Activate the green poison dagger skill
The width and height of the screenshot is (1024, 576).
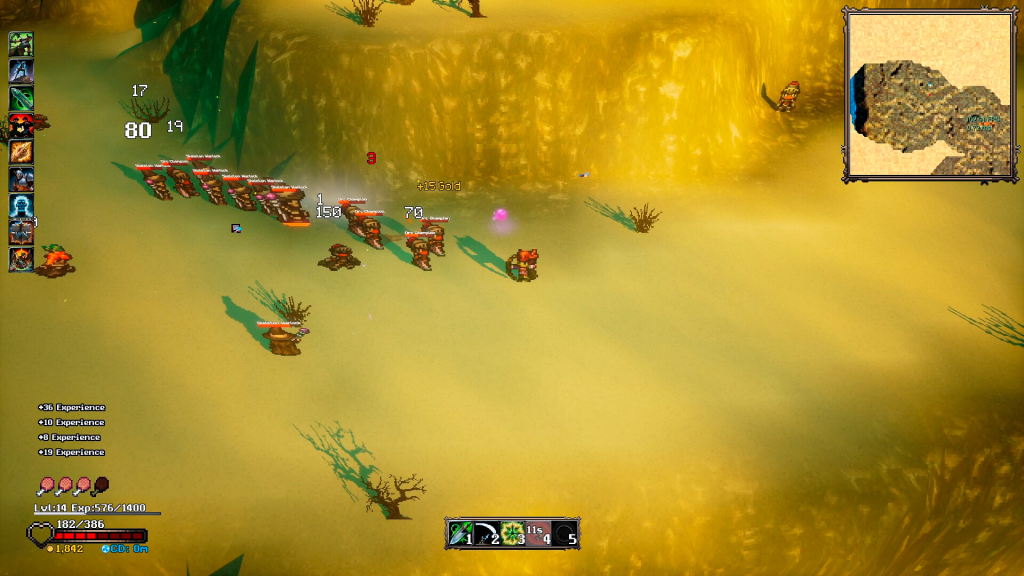coord(460,533)
